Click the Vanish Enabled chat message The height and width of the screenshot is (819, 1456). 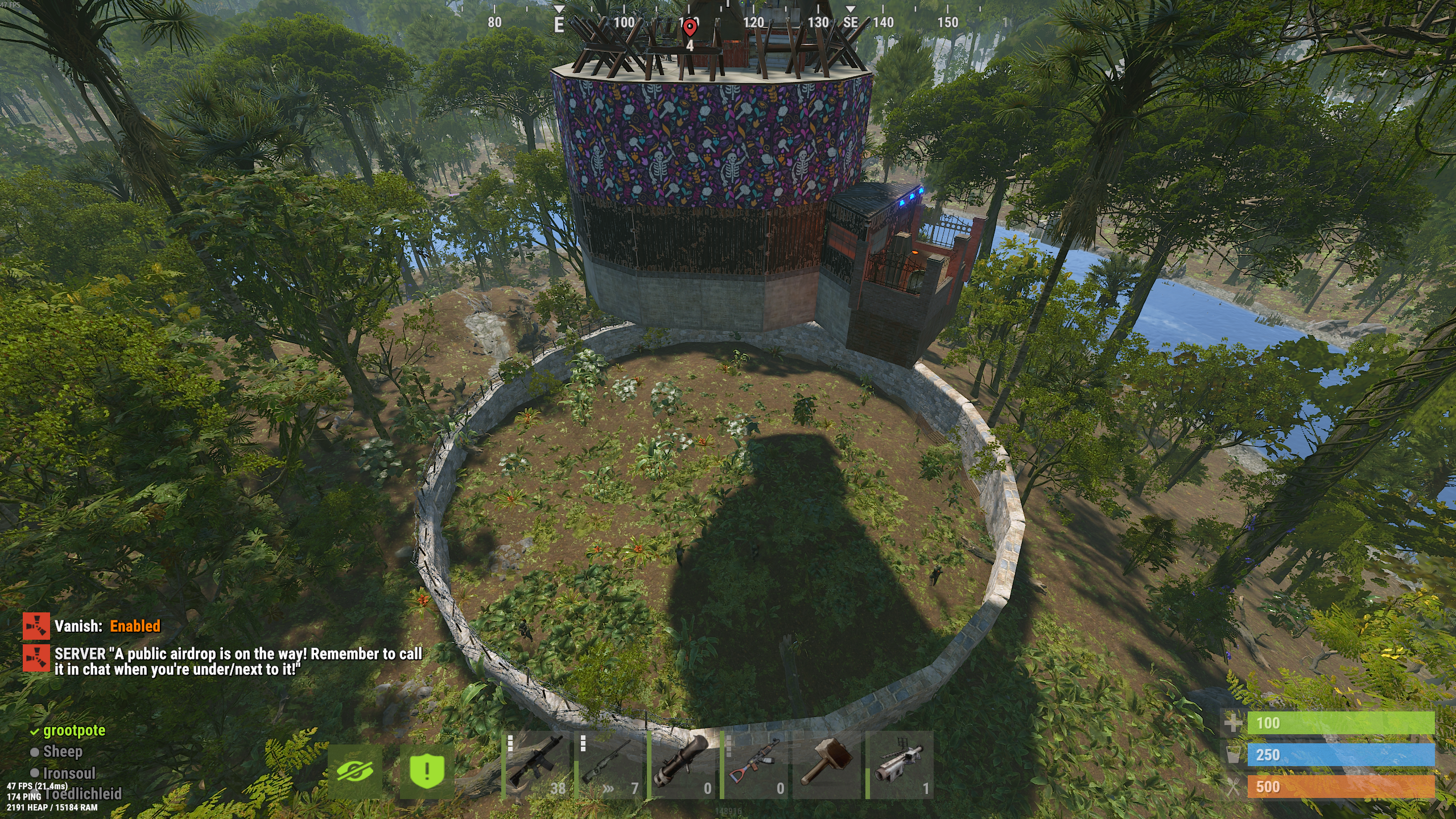coord(107,626)
